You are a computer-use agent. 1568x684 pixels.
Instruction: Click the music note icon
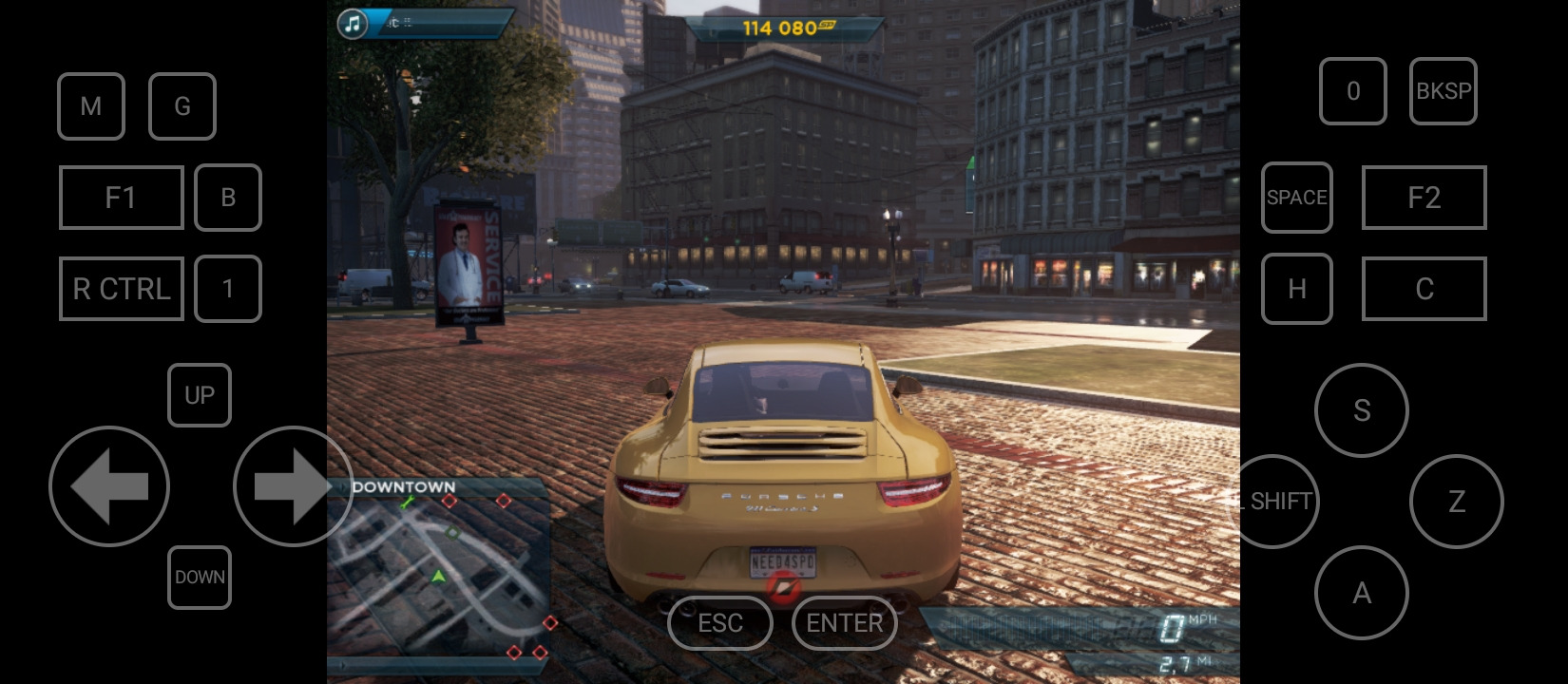click(353, 24)
